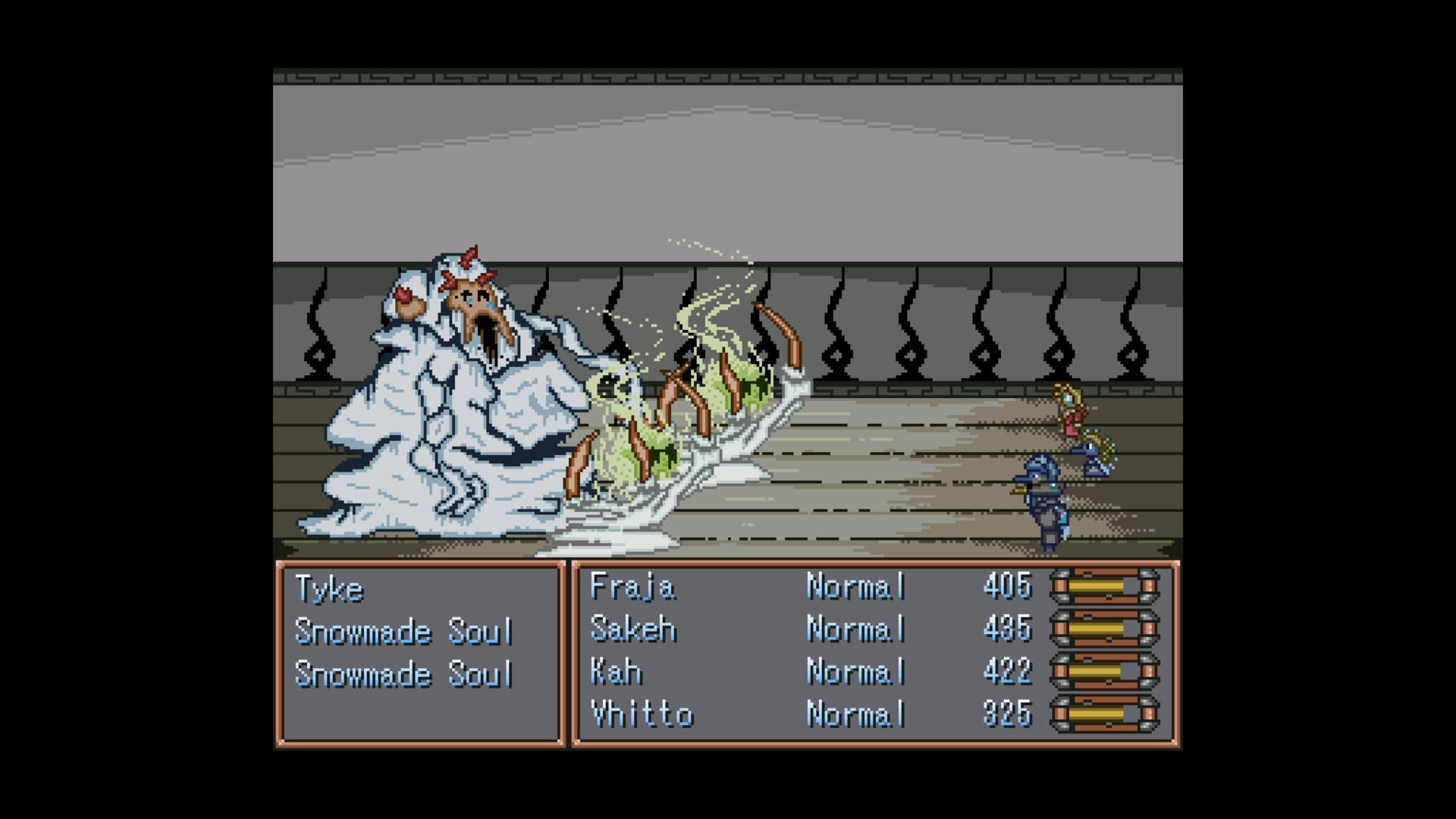Choose Fraja's party row

click(x=632, y=586)
